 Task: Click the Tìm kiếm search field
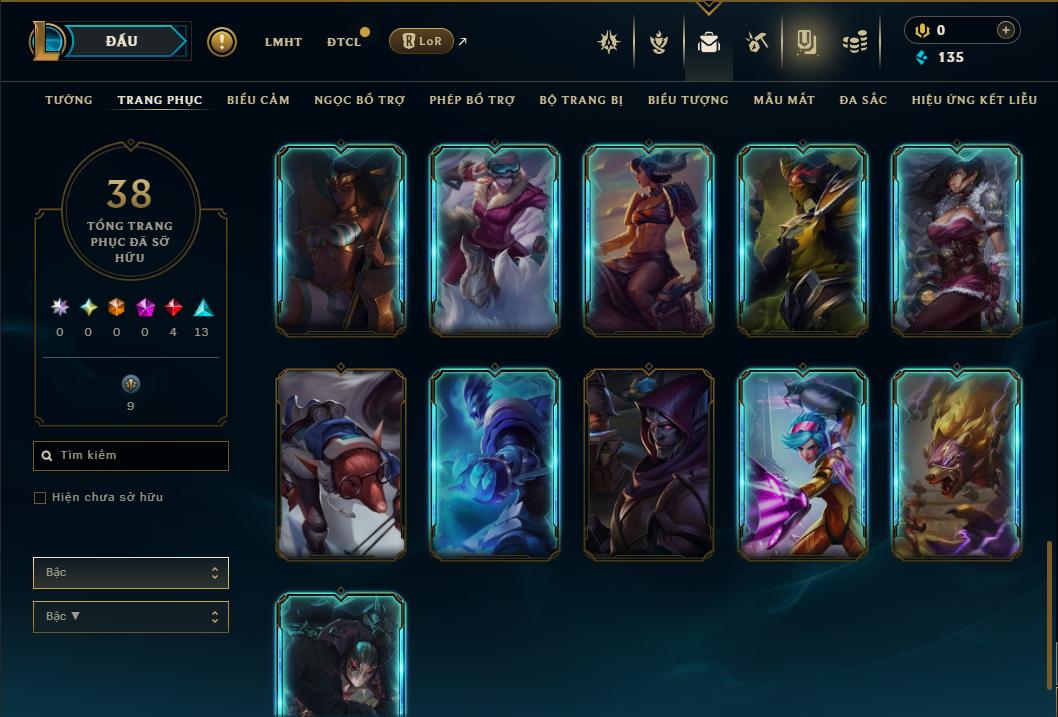click(x=131, y=456)
